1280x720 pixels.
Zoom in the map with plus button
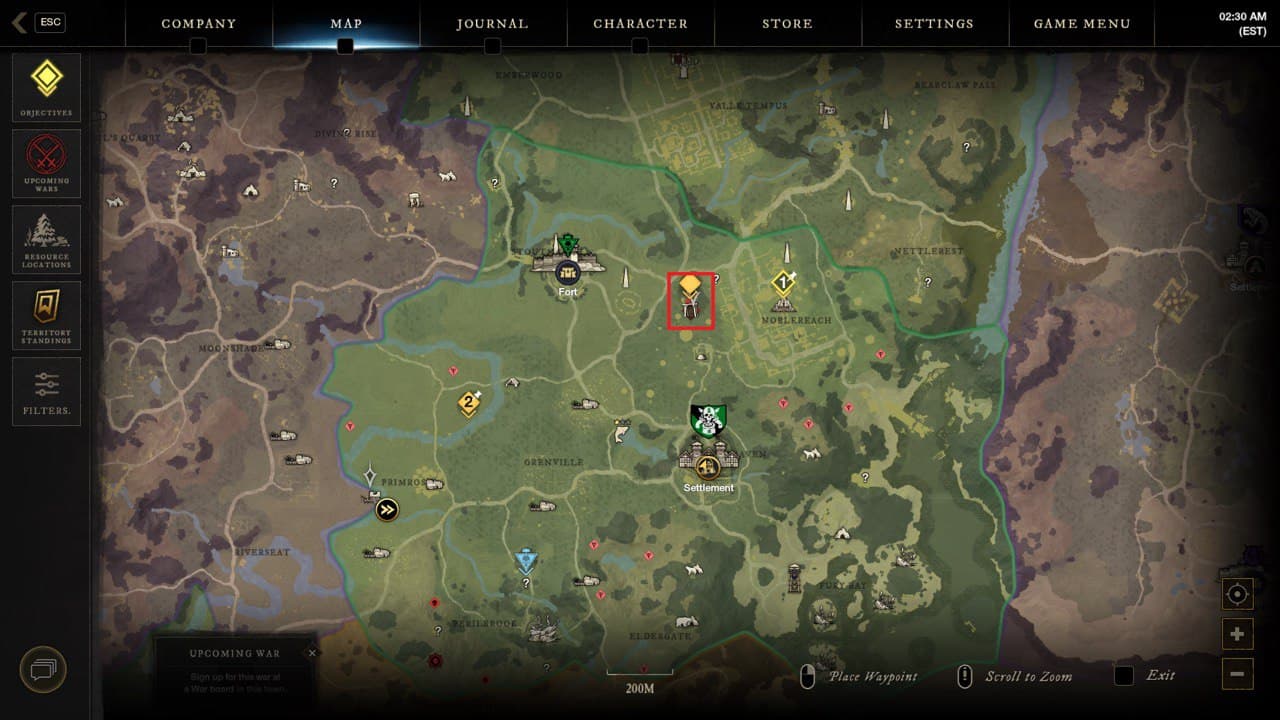[1237, 634]
